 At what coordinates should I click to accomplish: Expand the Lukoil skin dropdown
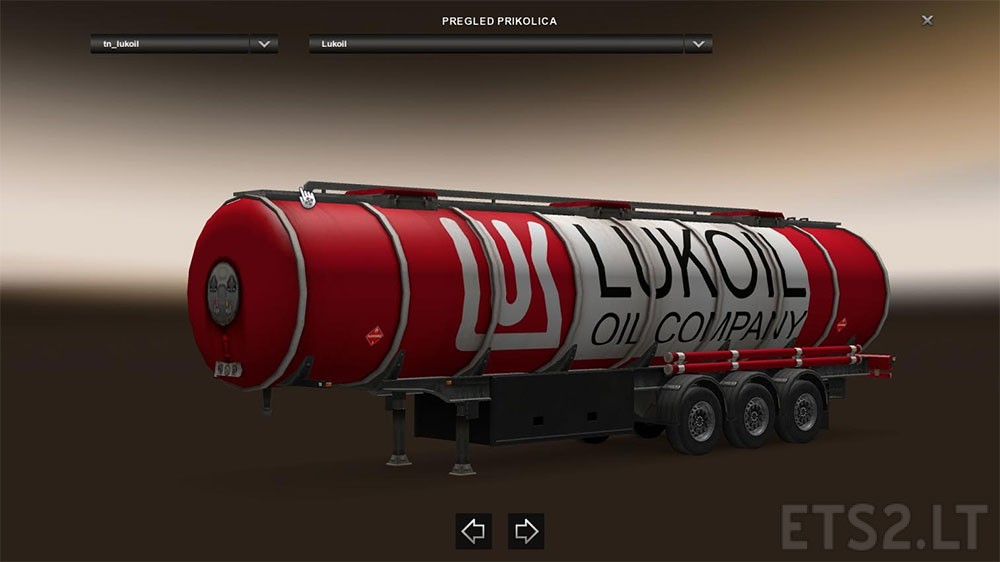(697, 44)
